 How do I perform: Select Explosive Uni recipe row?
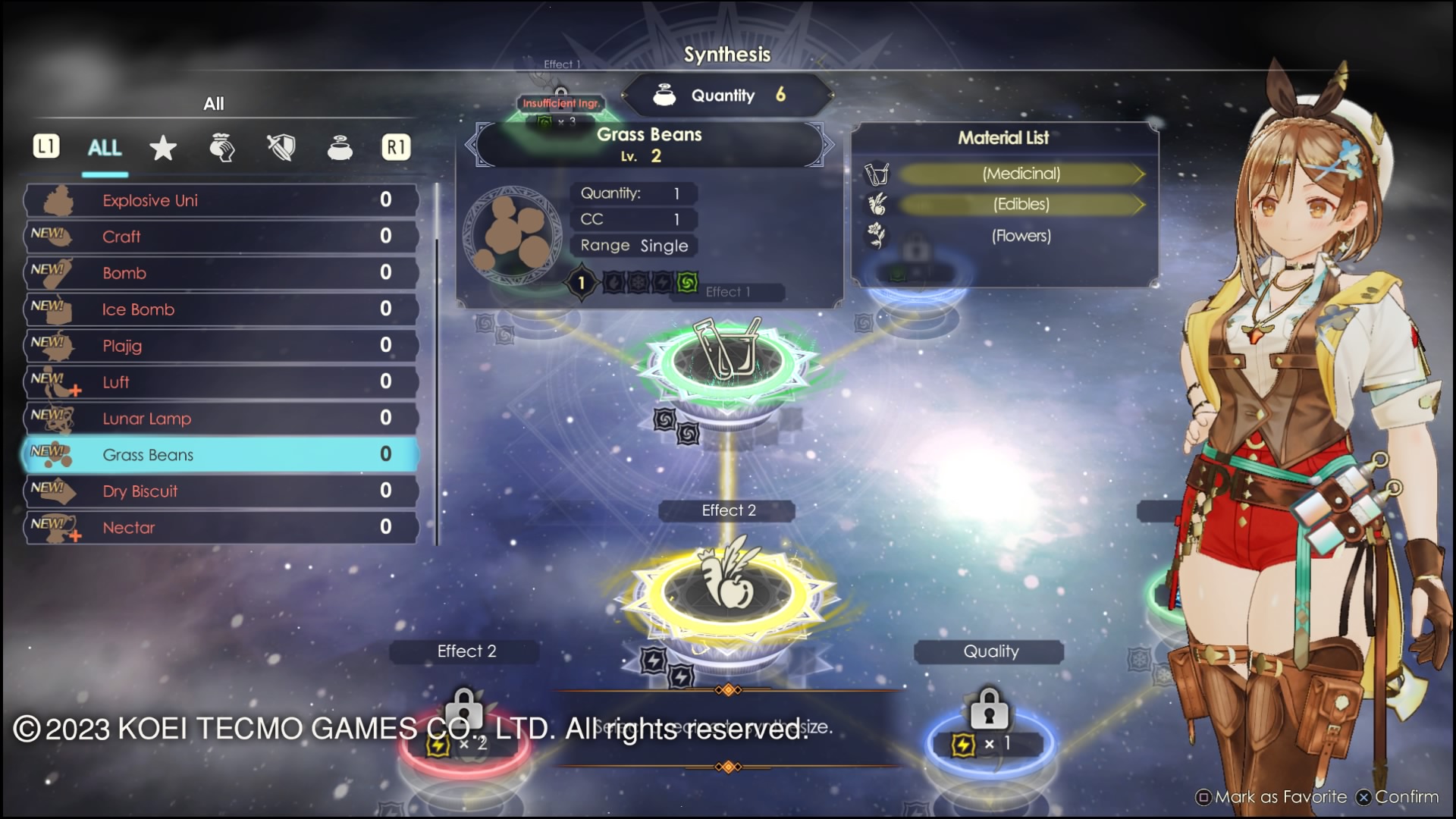coord(221,200)
